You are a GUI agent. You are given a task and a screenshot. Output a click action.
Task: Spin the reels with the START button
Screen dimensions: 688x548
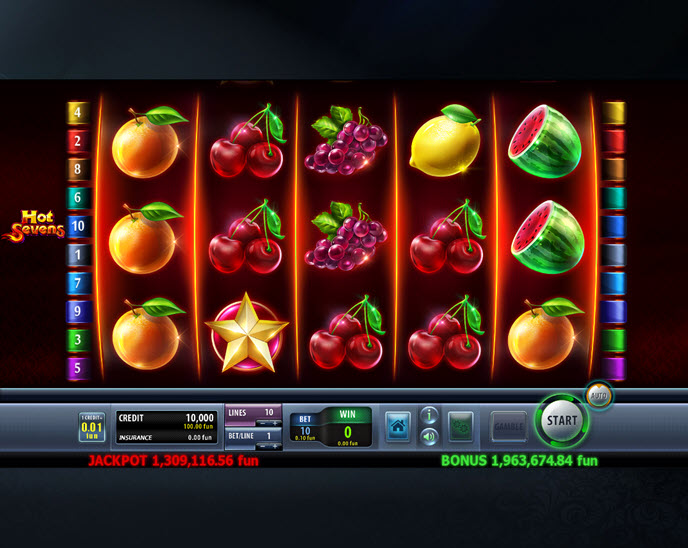click(562, 421)
